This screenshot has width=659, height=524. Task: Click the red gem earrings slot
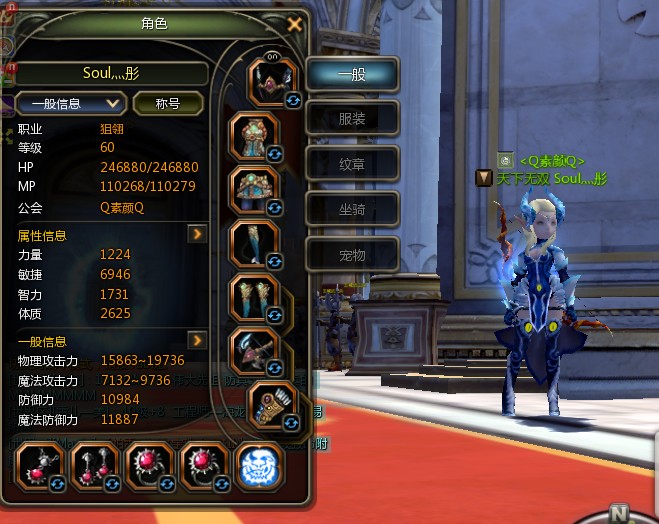coord(96,465)
